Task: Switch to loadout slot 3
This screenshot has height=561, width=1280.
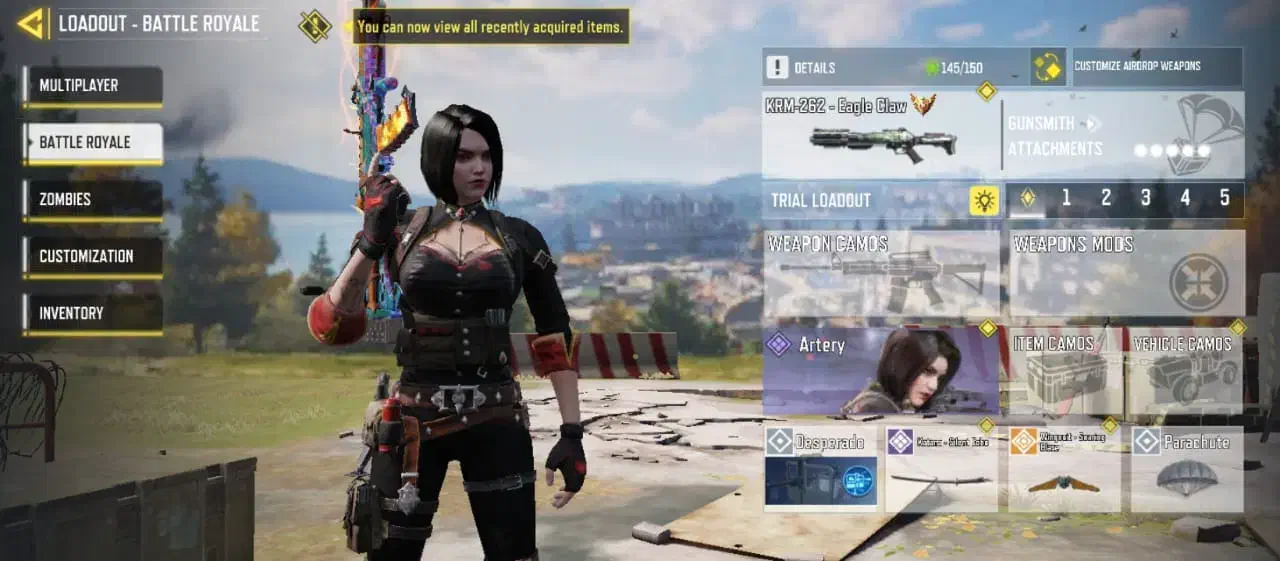Action: (x=1146, y=198)
